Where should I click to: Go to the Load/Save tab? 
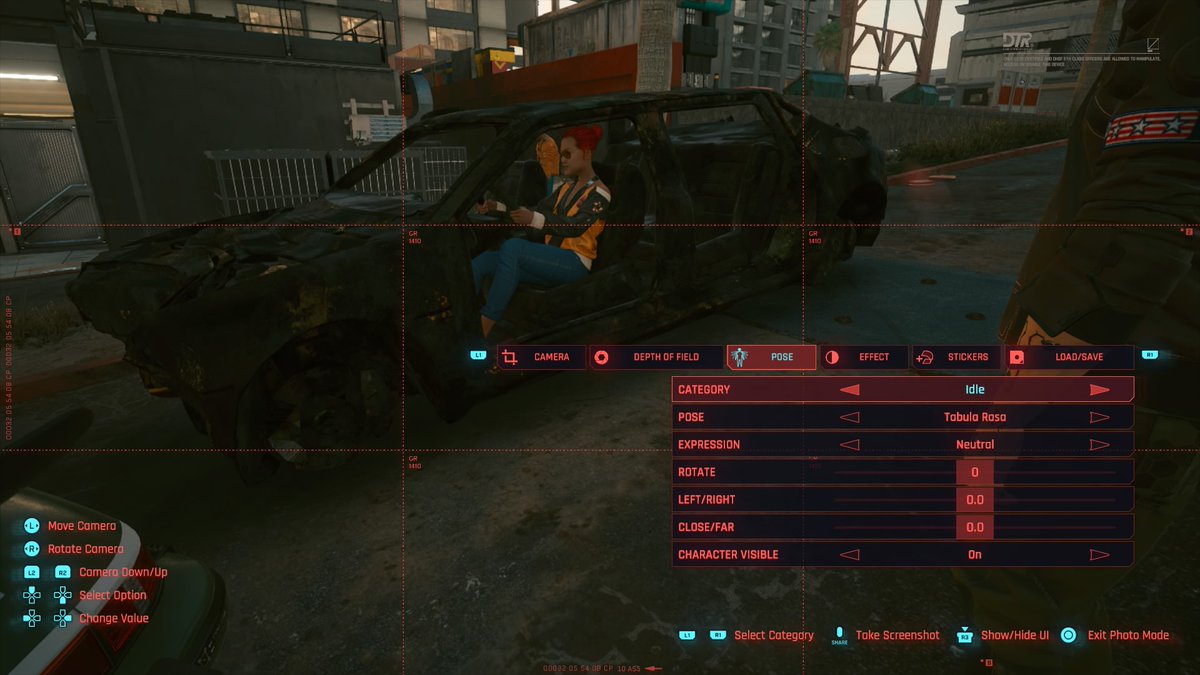1070,357
